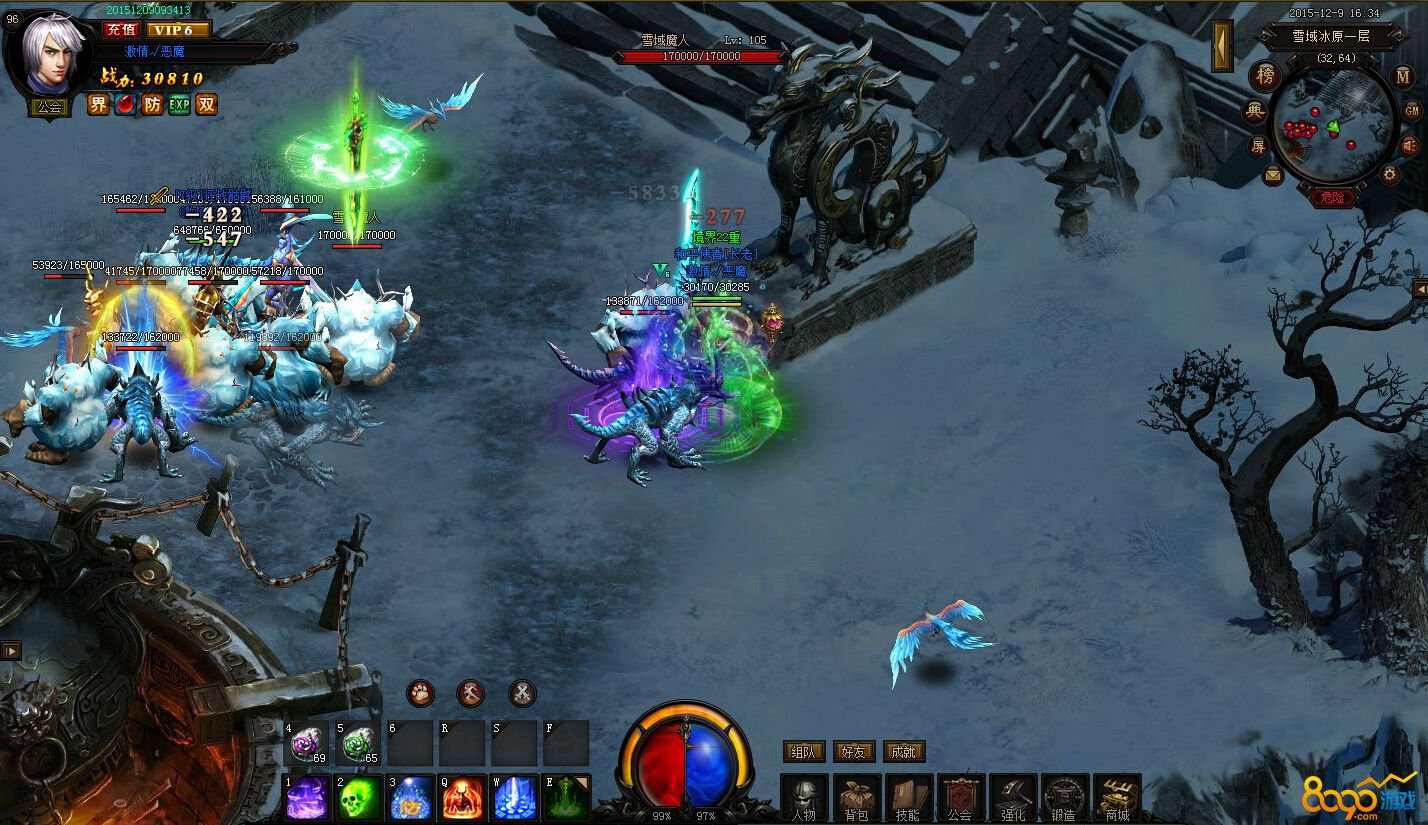Viewport: 1428px width, 825px height.
Task: Open the 锻造 forging menu
Action: coord(1065,798)
